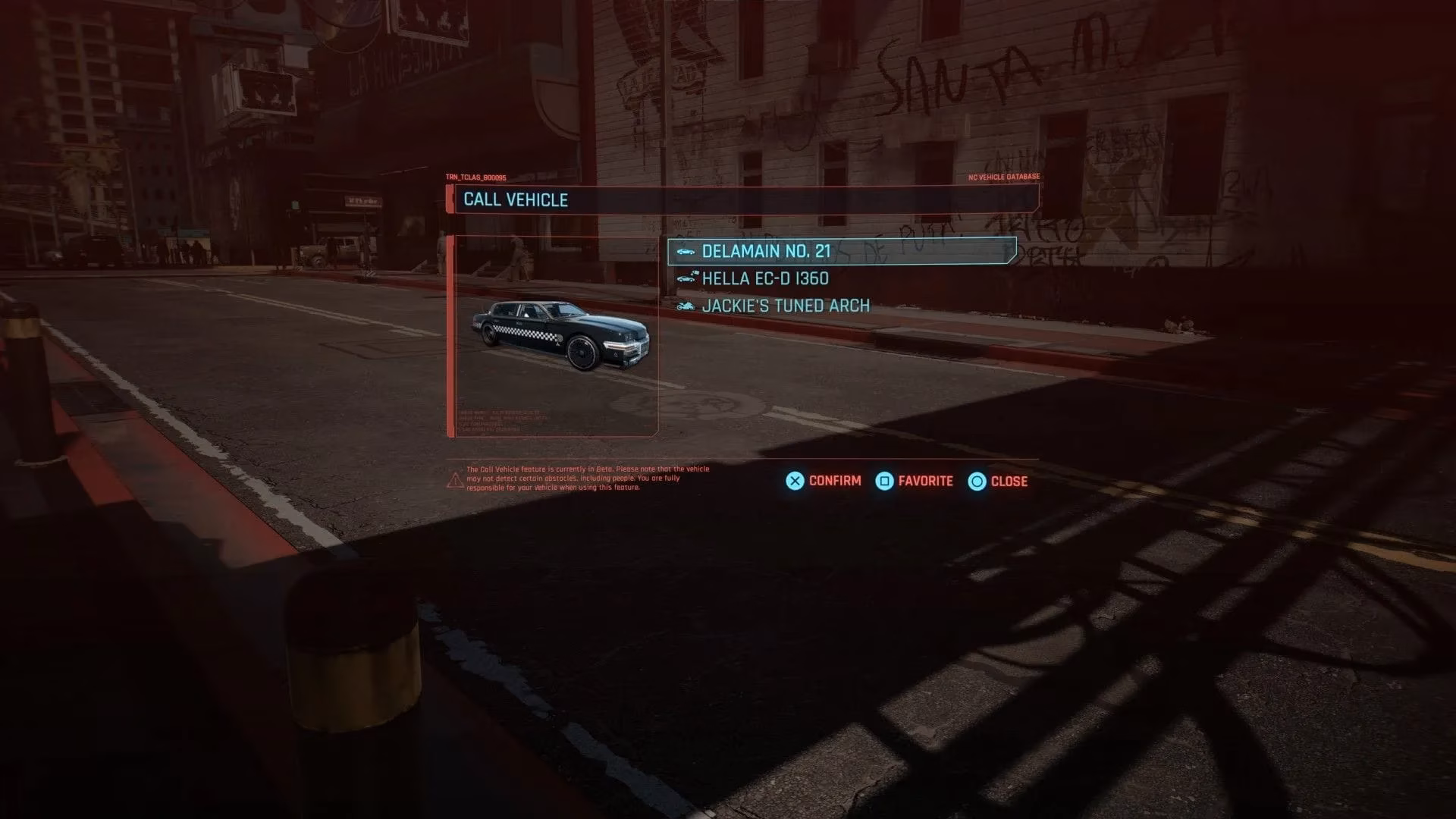The width and height of the screenshot is (1456, 819).
Task: Click the car icon next to Hella EC-D 1360
Action: [x=687, y=278]
